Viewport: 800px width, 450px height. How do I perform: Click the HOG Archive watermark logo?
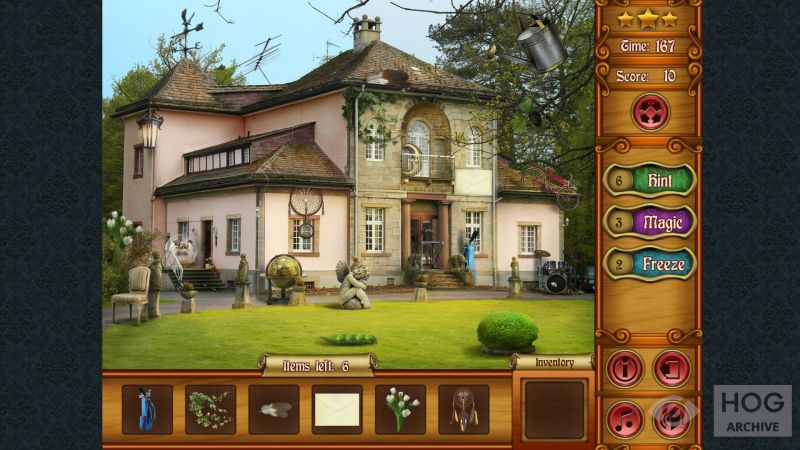pyautogui.click(x=752, y=410)
